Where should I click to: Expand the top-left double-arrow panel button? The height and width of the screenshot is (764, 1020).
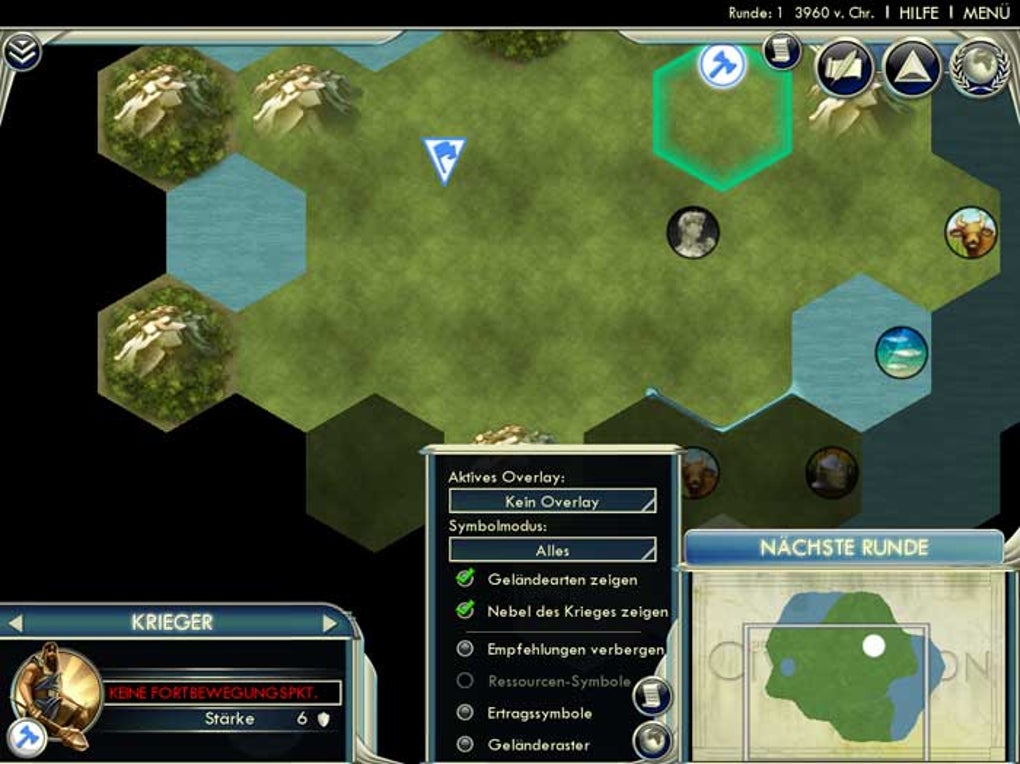pos(21,51)
